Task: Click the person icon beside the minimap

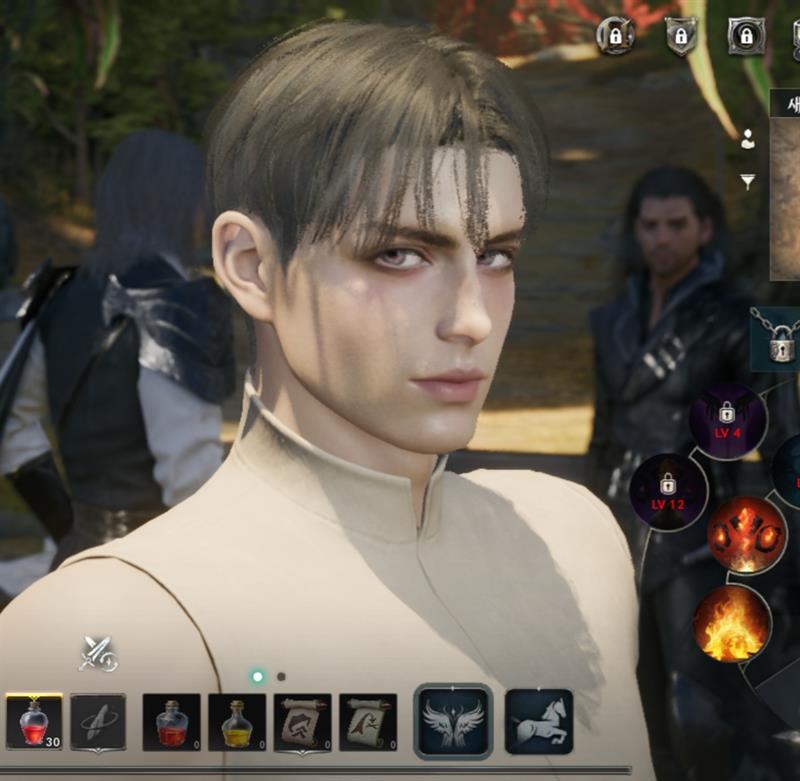Action: pyautogui.click(x=747, y=140)
